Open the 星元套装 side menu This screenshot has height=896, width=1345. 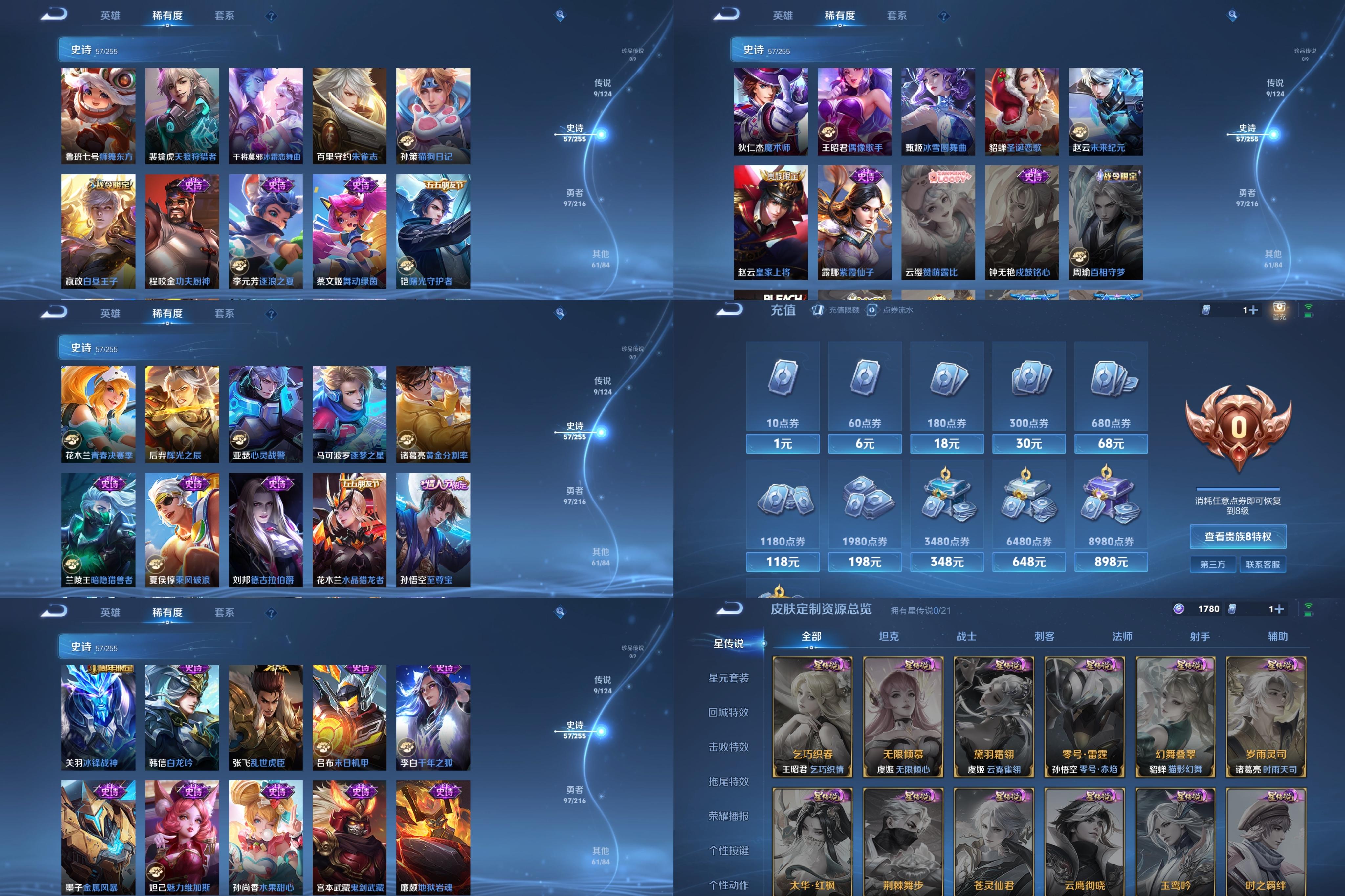728,678
